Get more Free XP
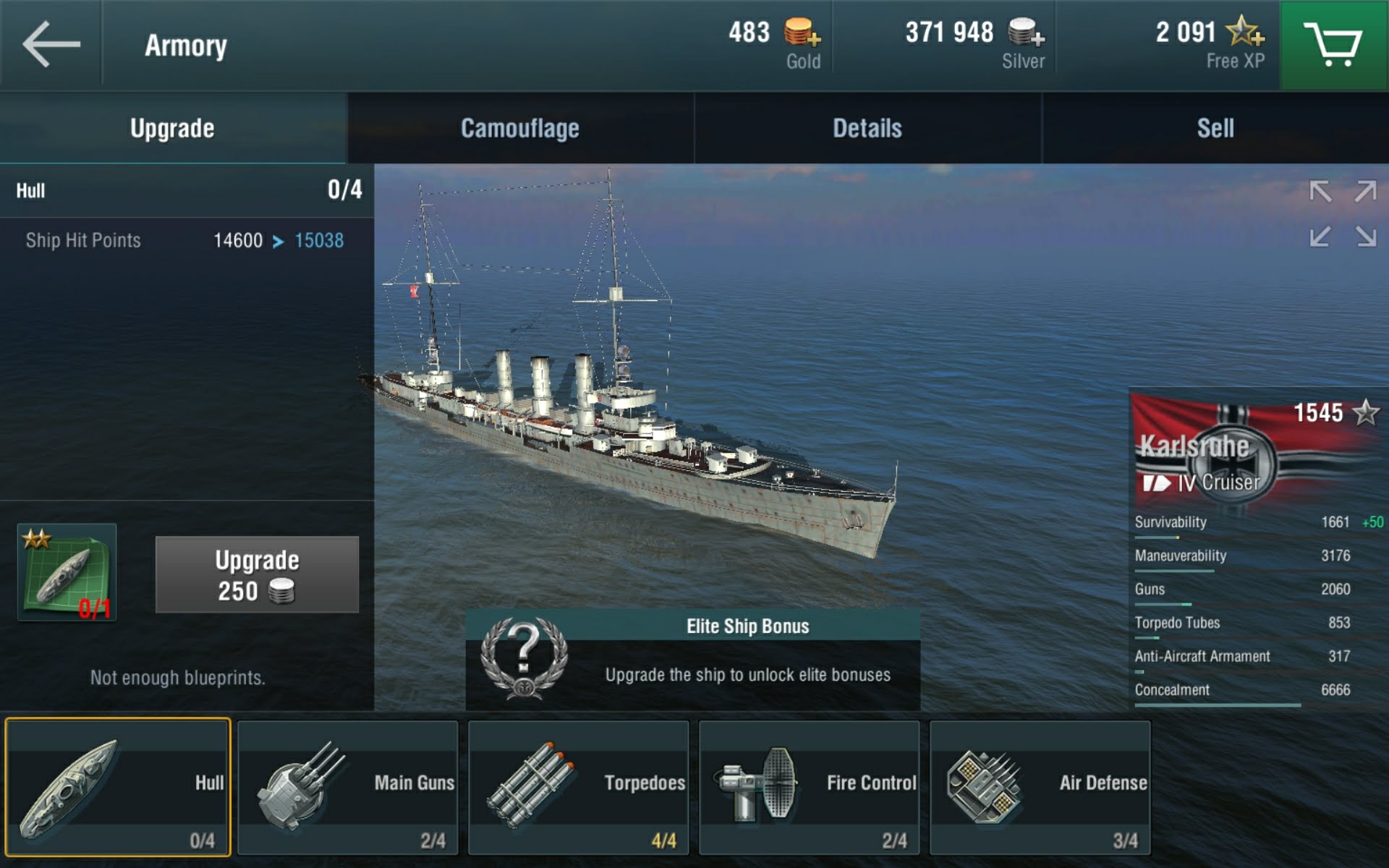 tap(1245, 33)
